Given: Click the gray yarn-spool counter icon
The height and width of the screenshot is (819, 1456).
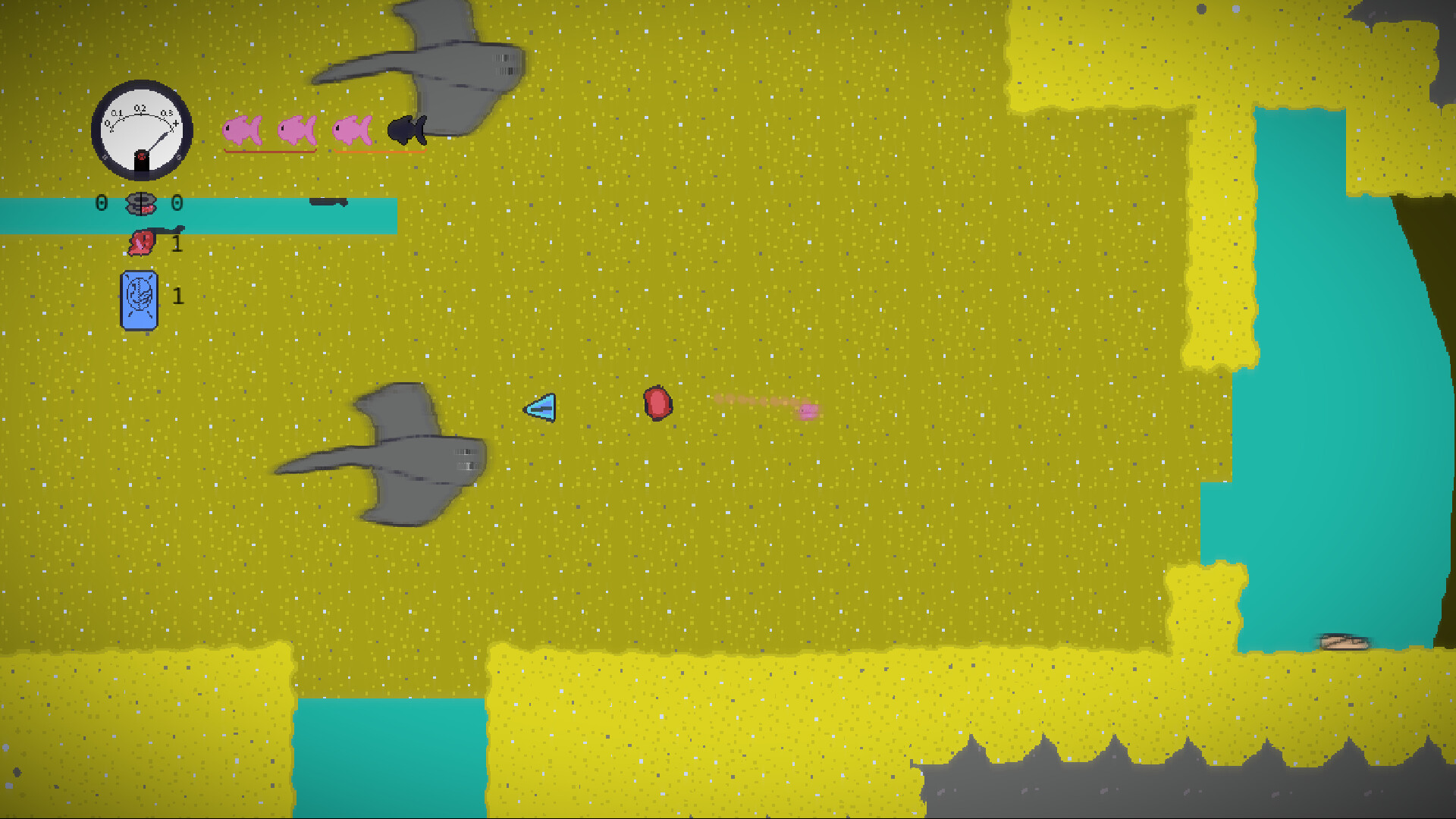Looking at the screenshot, I should click(140, 202).
